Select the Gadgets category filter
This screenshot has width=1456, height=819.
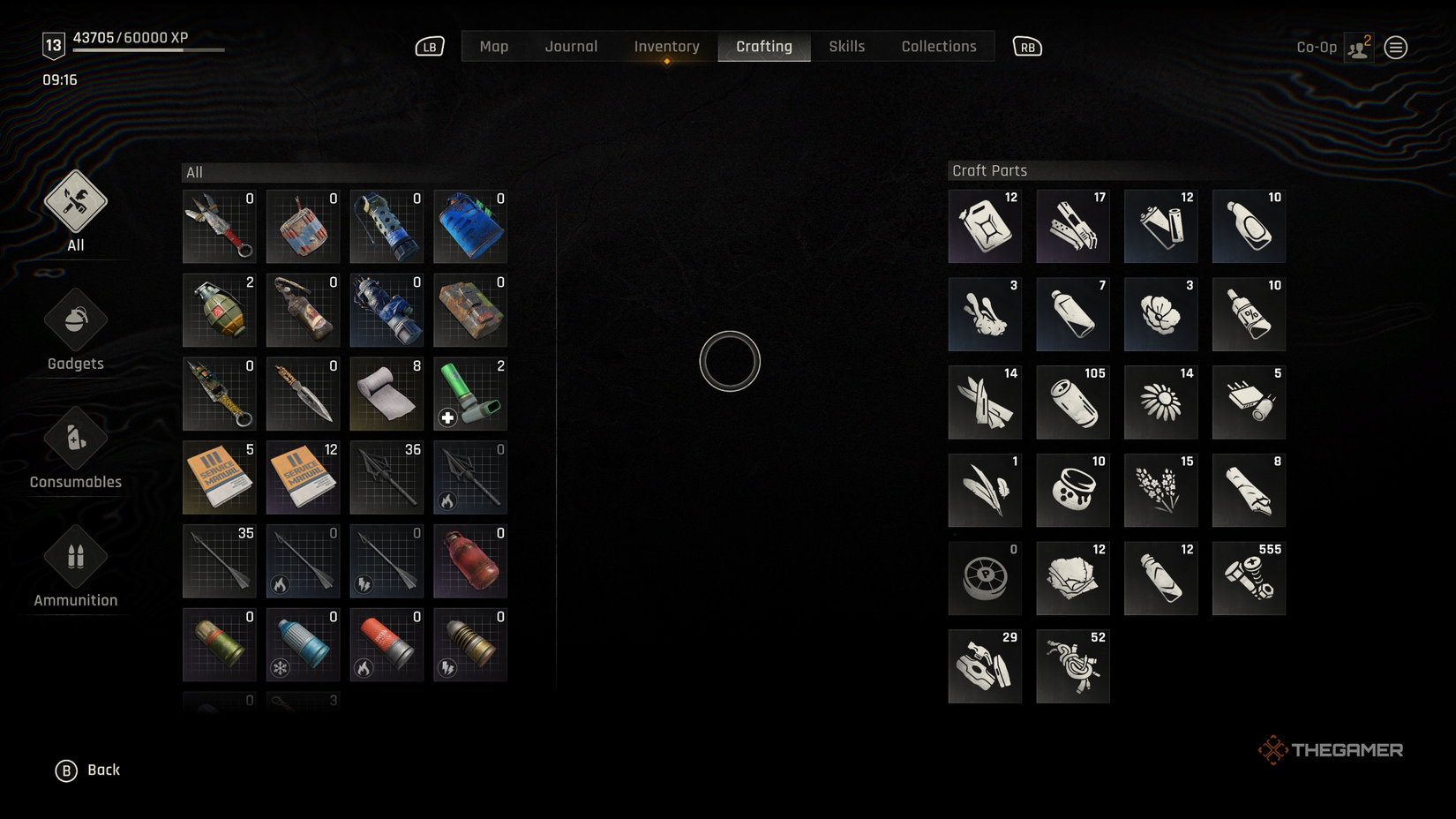[x=74, y=328]
